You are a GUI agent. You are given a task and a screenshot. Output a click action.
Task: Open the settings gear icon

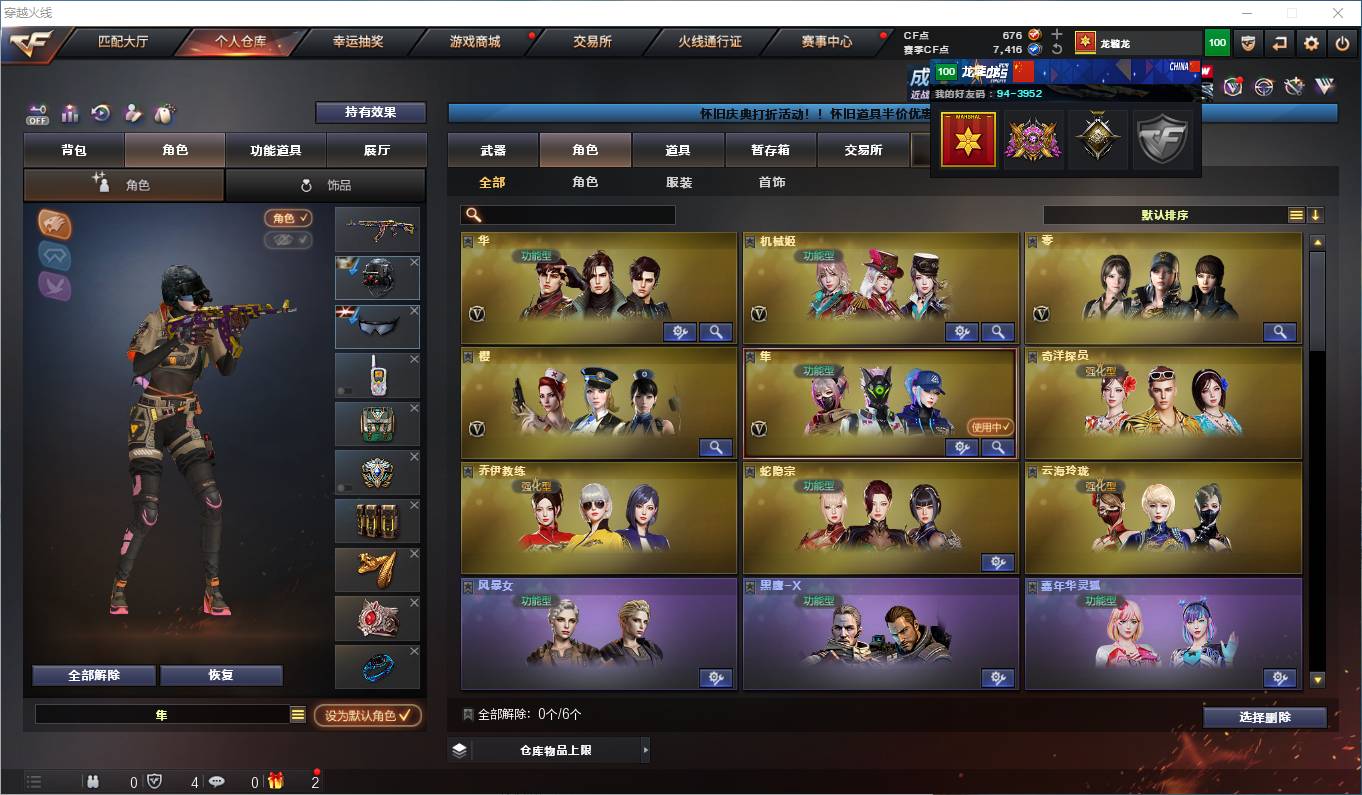1312,43
